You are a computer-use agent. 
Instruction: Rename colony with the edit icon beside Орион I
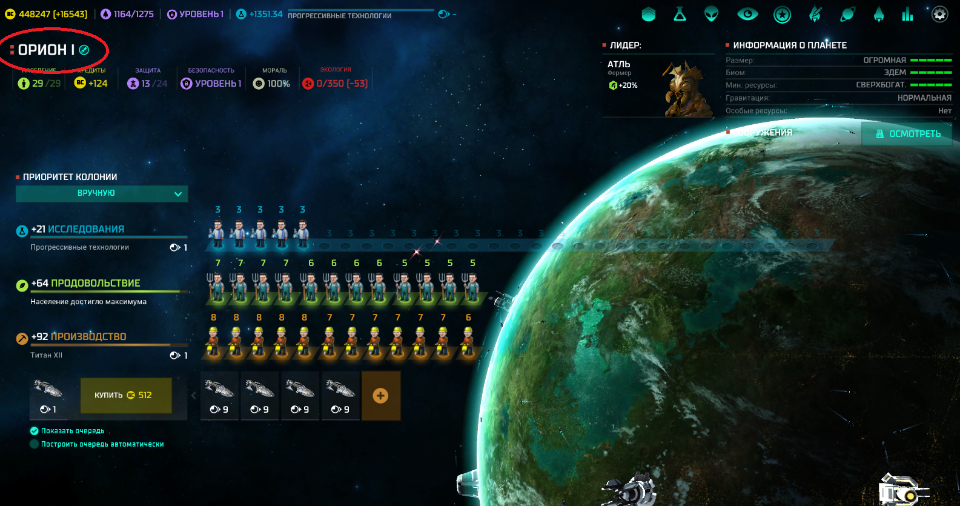tap(85, 49)
